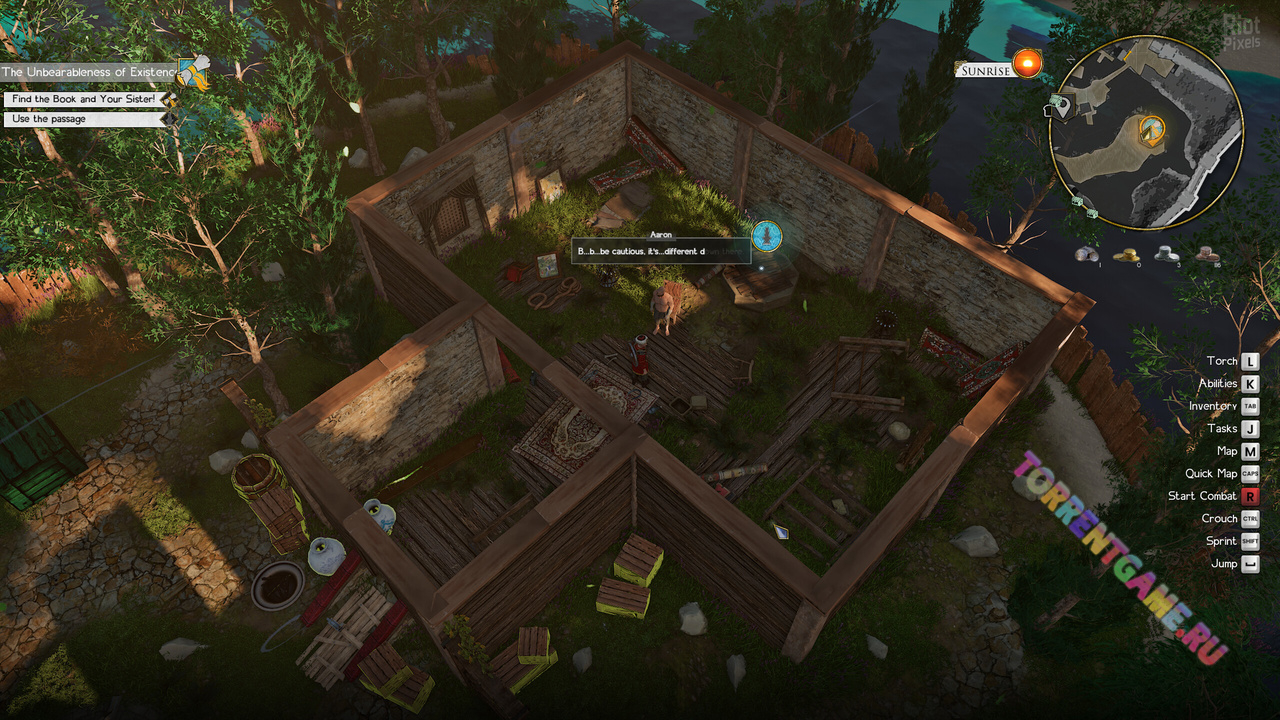This screenshot has height=720, width=1280.
Task: Select the Find the Book and Your Sister objective
Action: tap(83, 99)
